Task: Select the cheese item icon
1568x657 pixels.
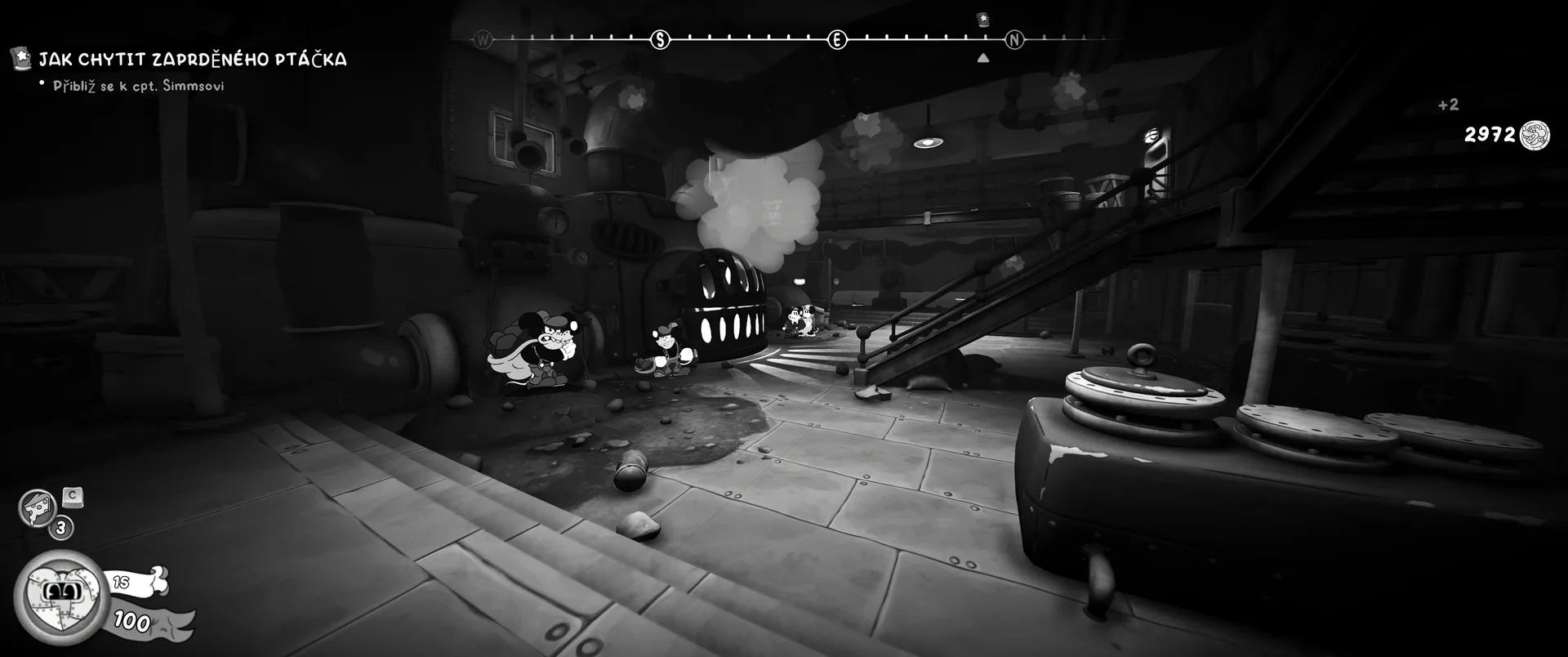Action: [36, 507]
